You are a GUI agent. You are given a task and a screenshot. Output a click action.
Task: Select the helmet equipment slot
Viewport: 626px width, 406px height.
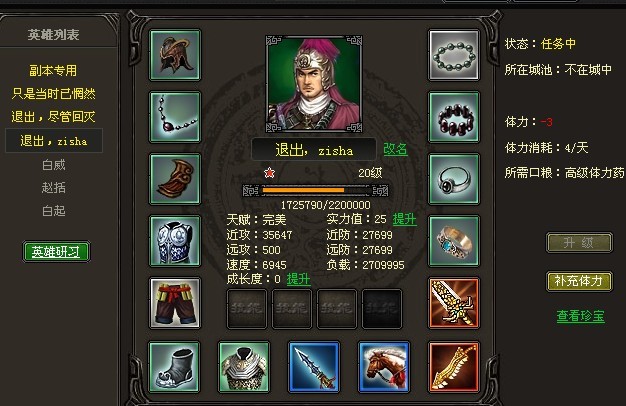174,54
